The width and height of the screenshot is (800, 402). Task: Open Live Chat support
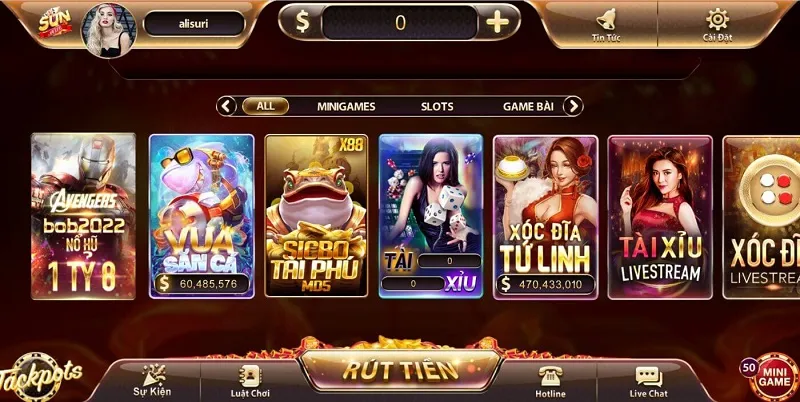tap(648, 380)
